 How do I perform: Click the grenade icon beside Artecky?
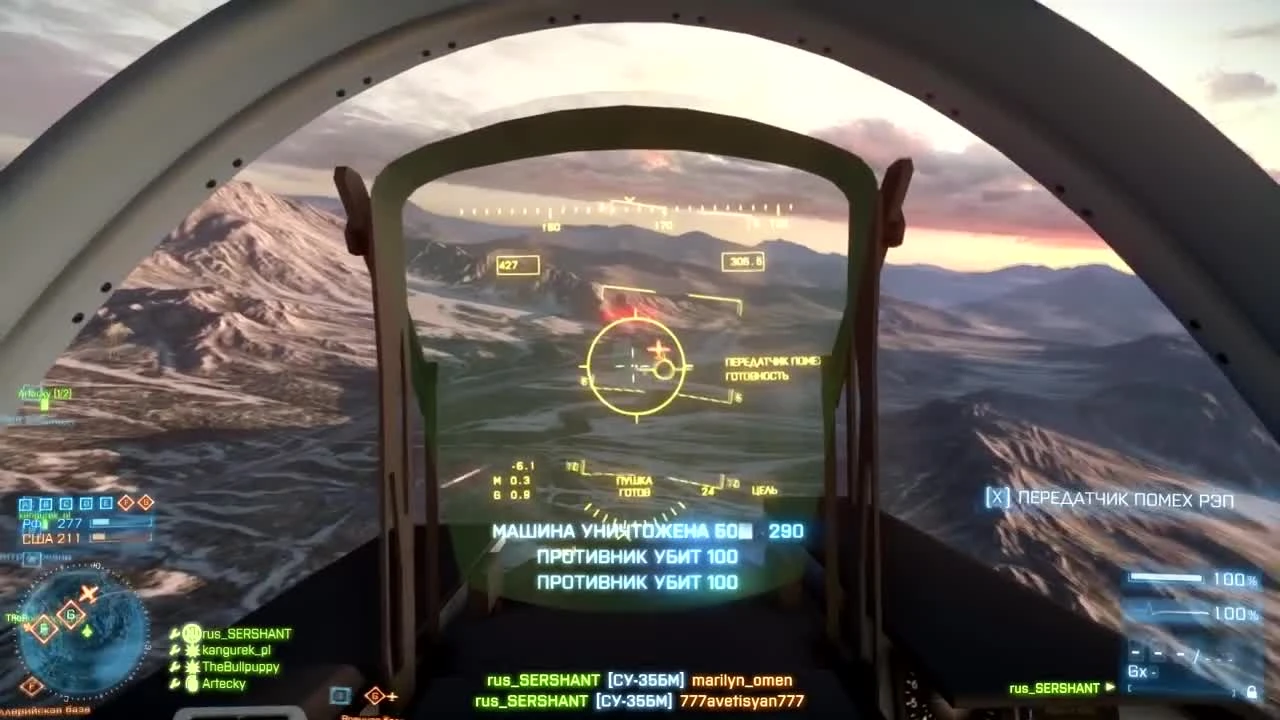click(x=191, y=683)
